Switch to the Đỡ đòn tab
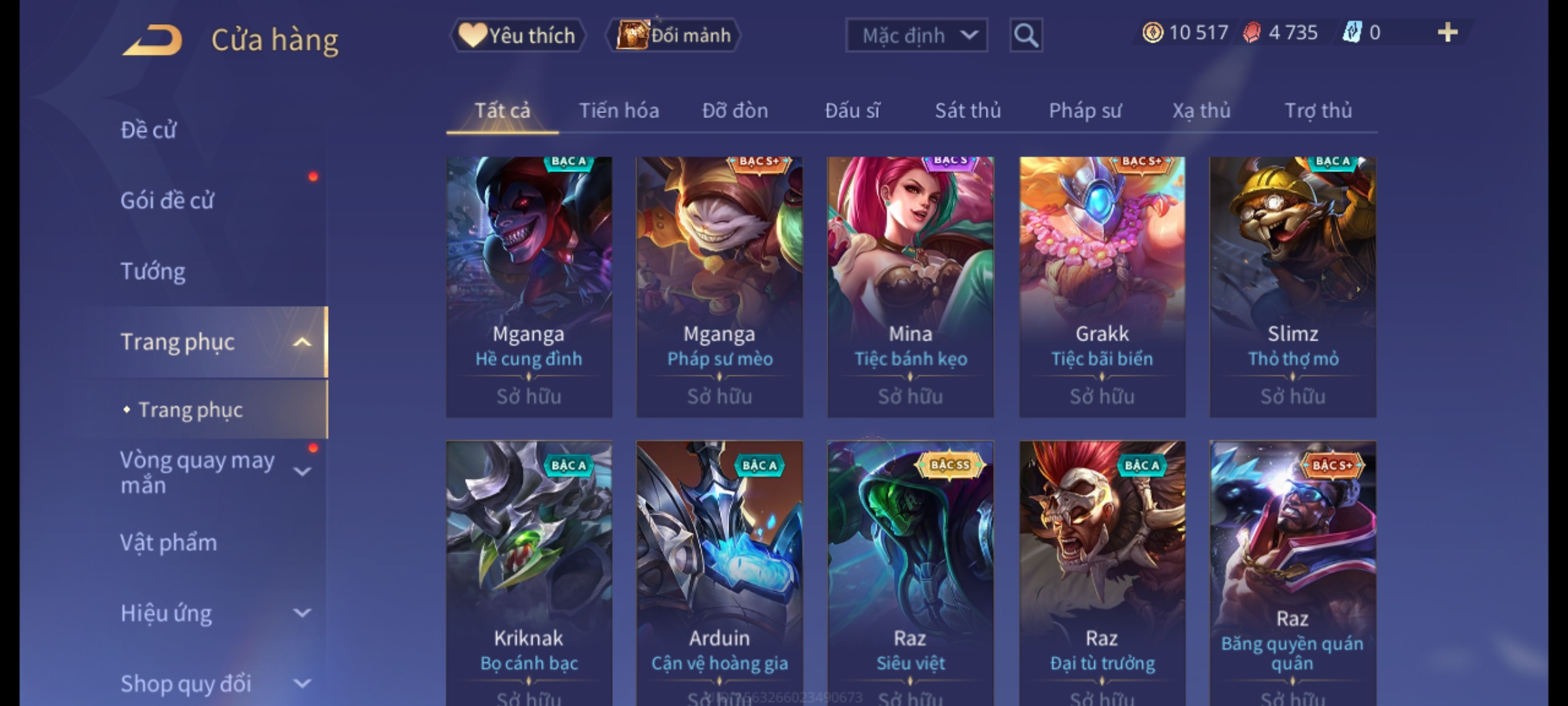 pos(735,110)
